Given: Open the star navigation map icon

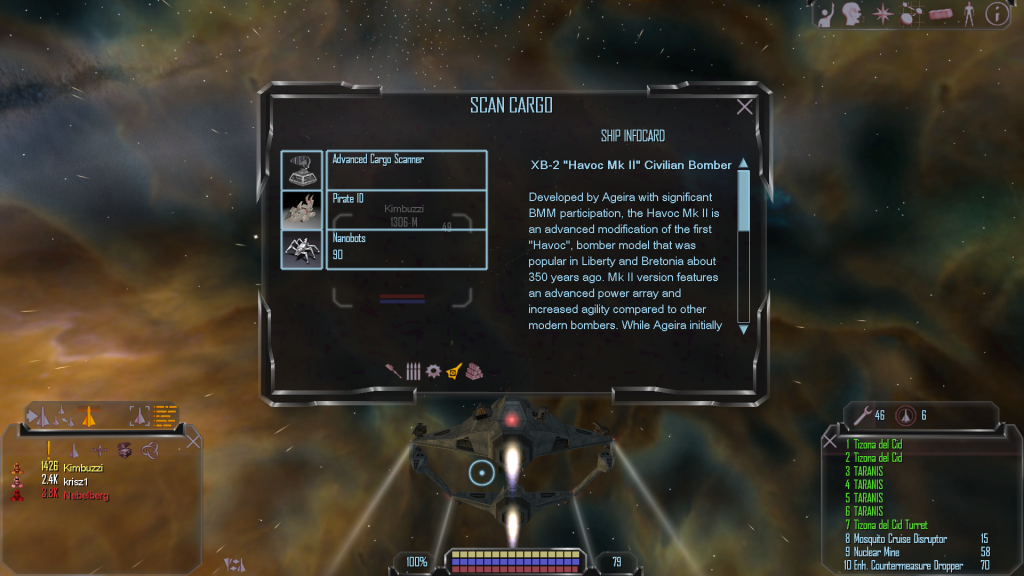Looking at the screenshot, I should pyautogui.click(x=882, y=14).
